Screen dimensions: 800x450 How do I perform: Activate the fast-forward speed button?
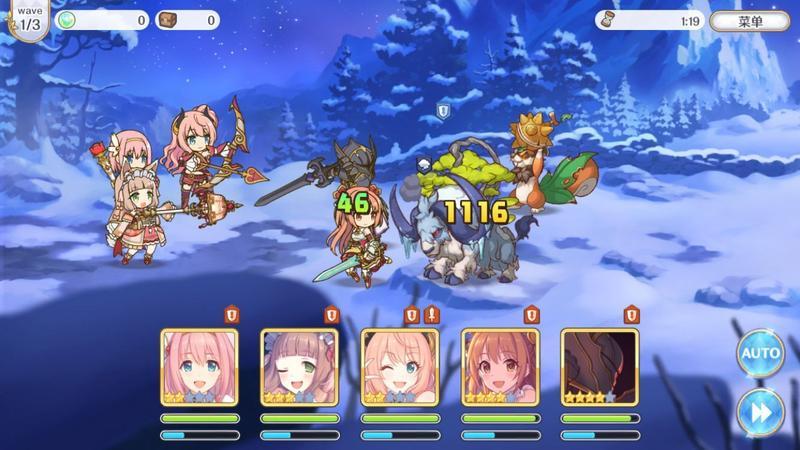760,411
